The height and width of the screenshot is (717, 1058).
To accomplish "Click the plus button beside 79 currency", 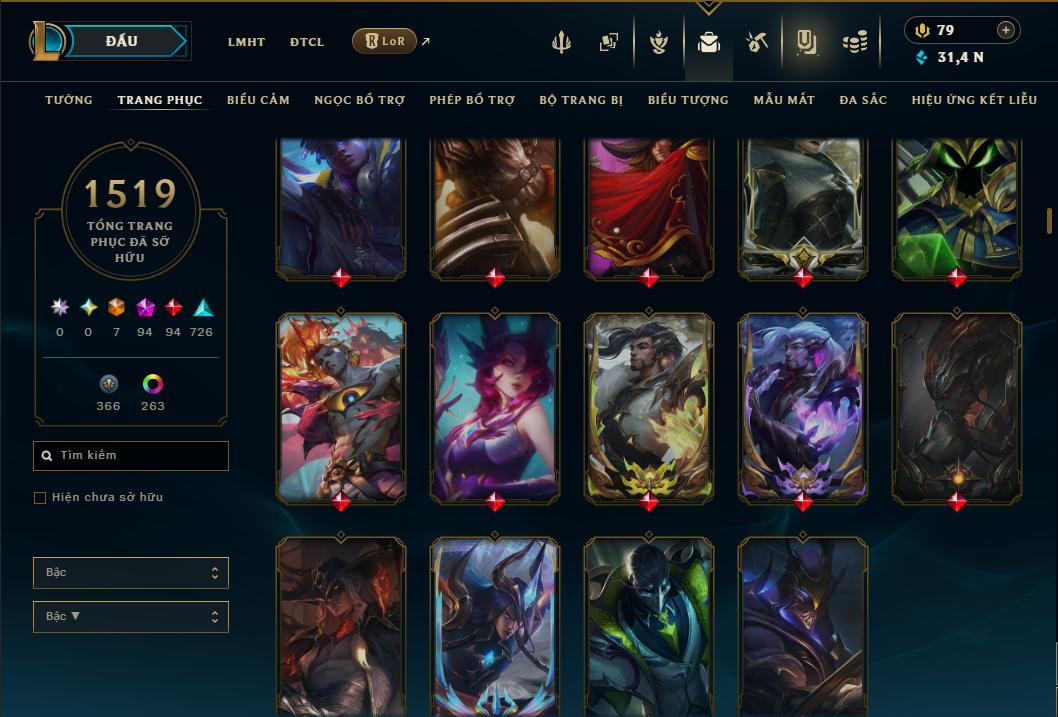I will [x=1006, y=30].
